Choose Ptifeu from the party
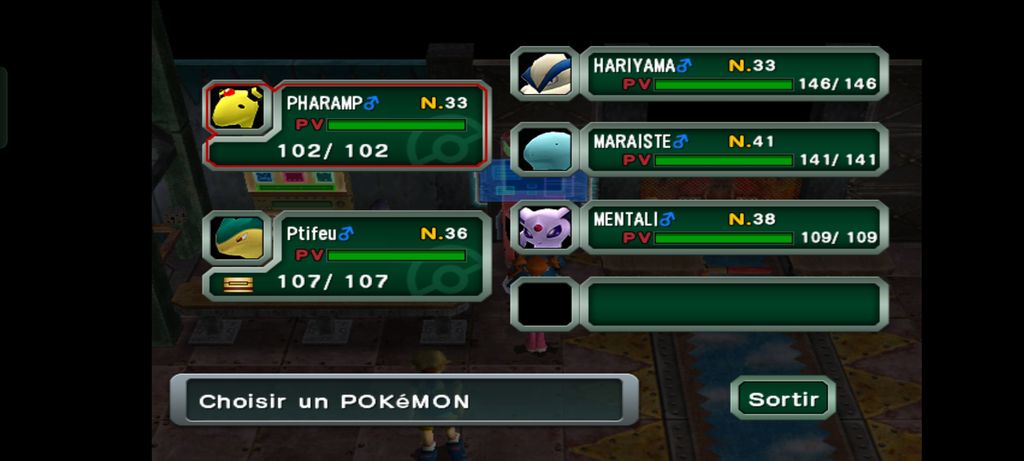Viewport: 1024px width, 461px height. (x=378, y=256)
